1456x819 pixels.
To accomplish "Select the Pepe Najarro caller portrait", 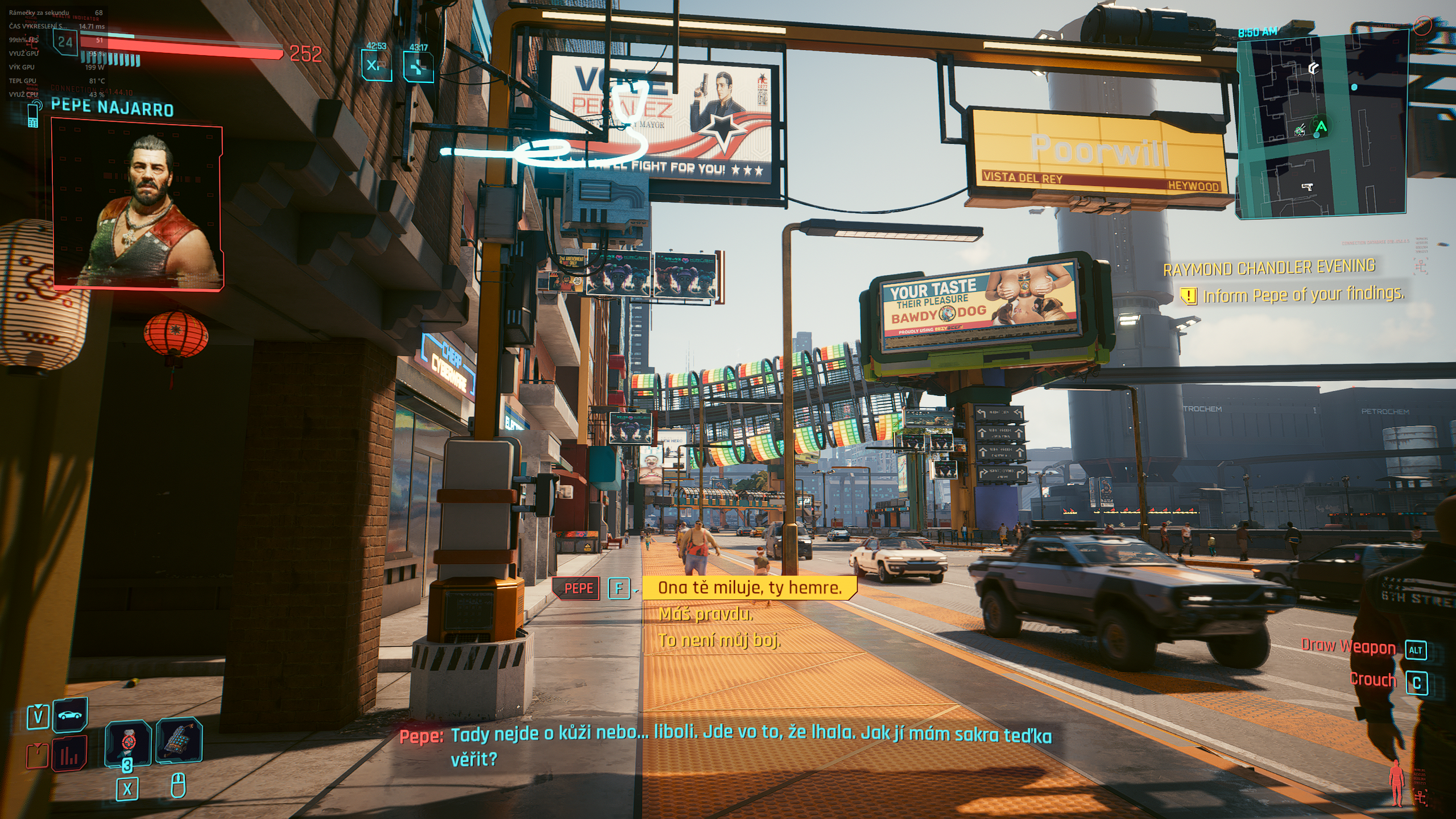I will coord(138,204).
